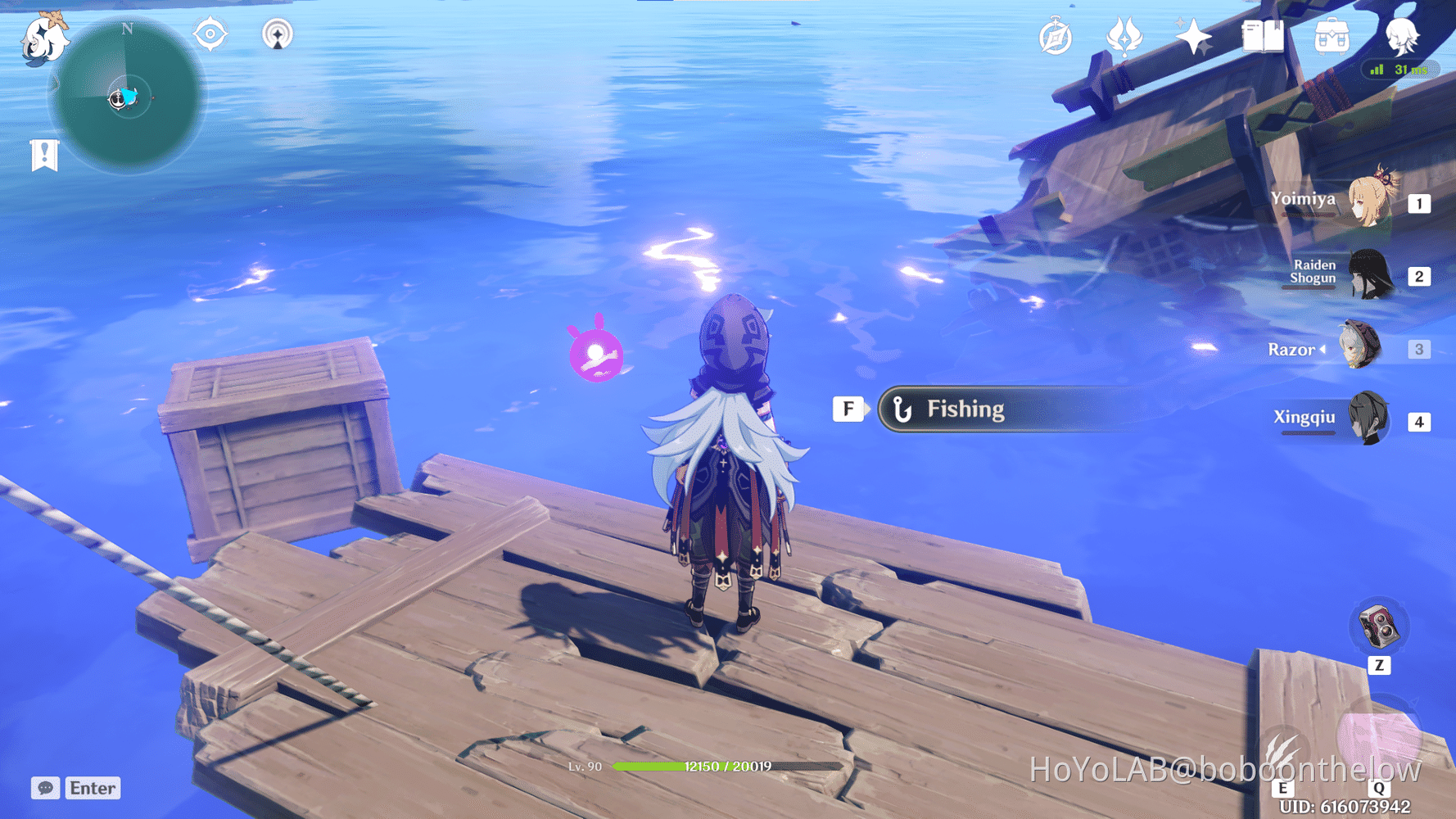This screenshot has width=1456, height=819.
Task: Select the eye-shaped tracking icon near minimap
Action: click(210, 35)
